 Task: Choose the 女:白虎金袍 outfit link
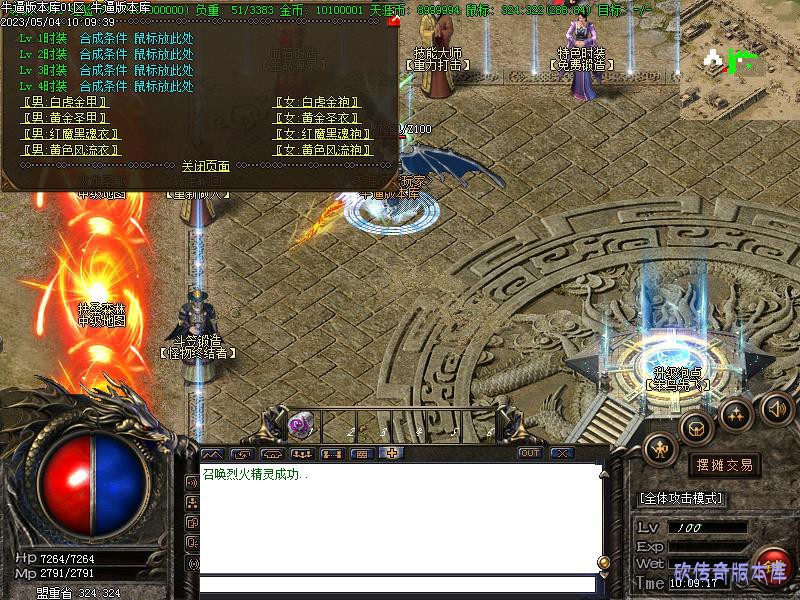[316, 102]
